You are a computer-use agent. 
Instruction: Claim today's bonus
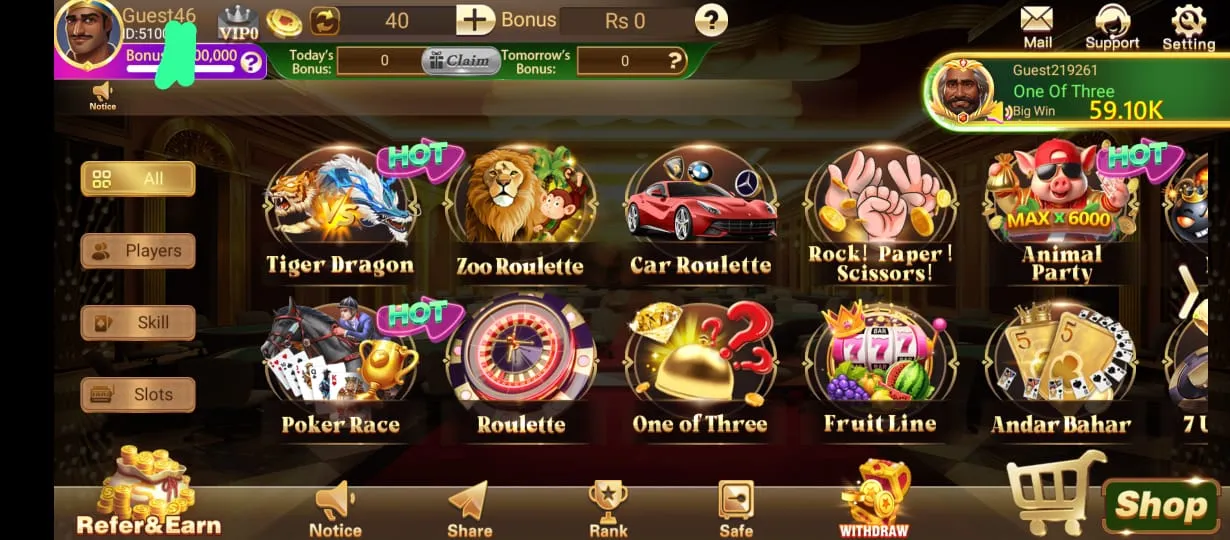(x=460, y=61)
